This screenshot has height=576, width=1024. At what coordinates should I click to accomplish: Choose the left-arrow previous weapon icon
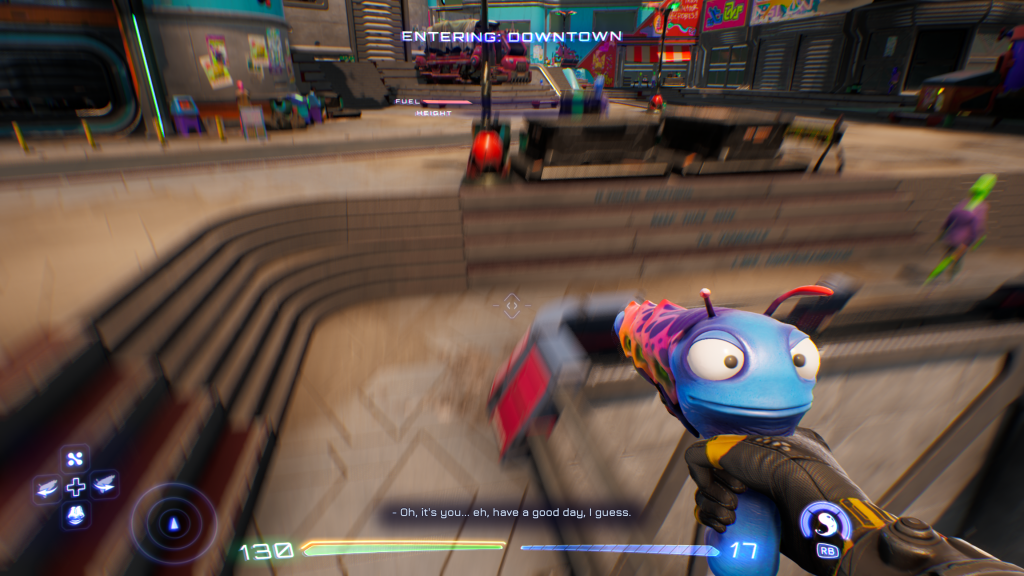pos(47,487)
